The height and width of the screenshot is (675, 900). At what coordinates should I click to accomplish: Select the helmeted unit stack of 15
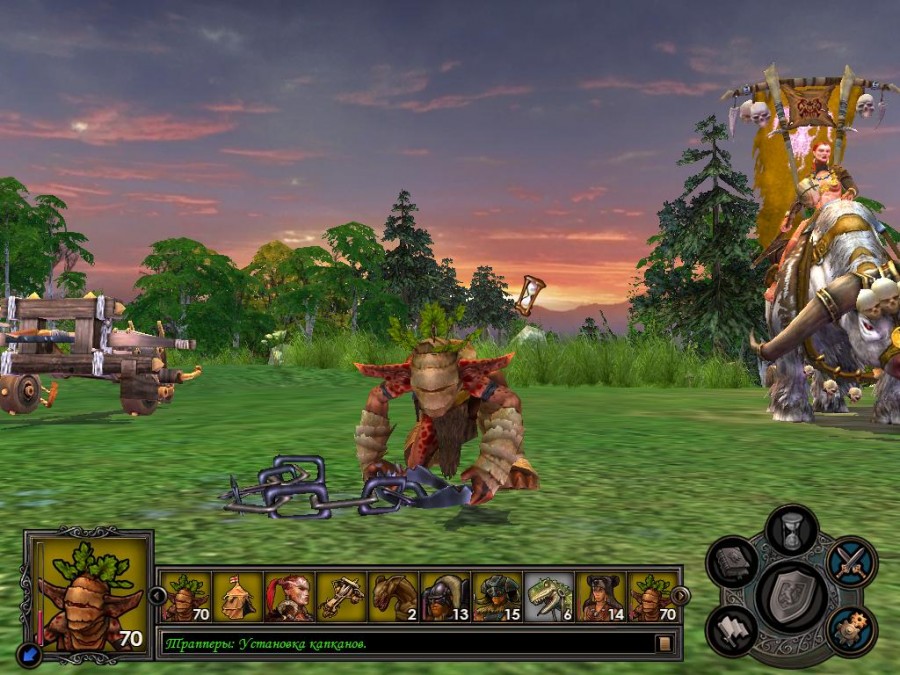(x=497, y=597)
